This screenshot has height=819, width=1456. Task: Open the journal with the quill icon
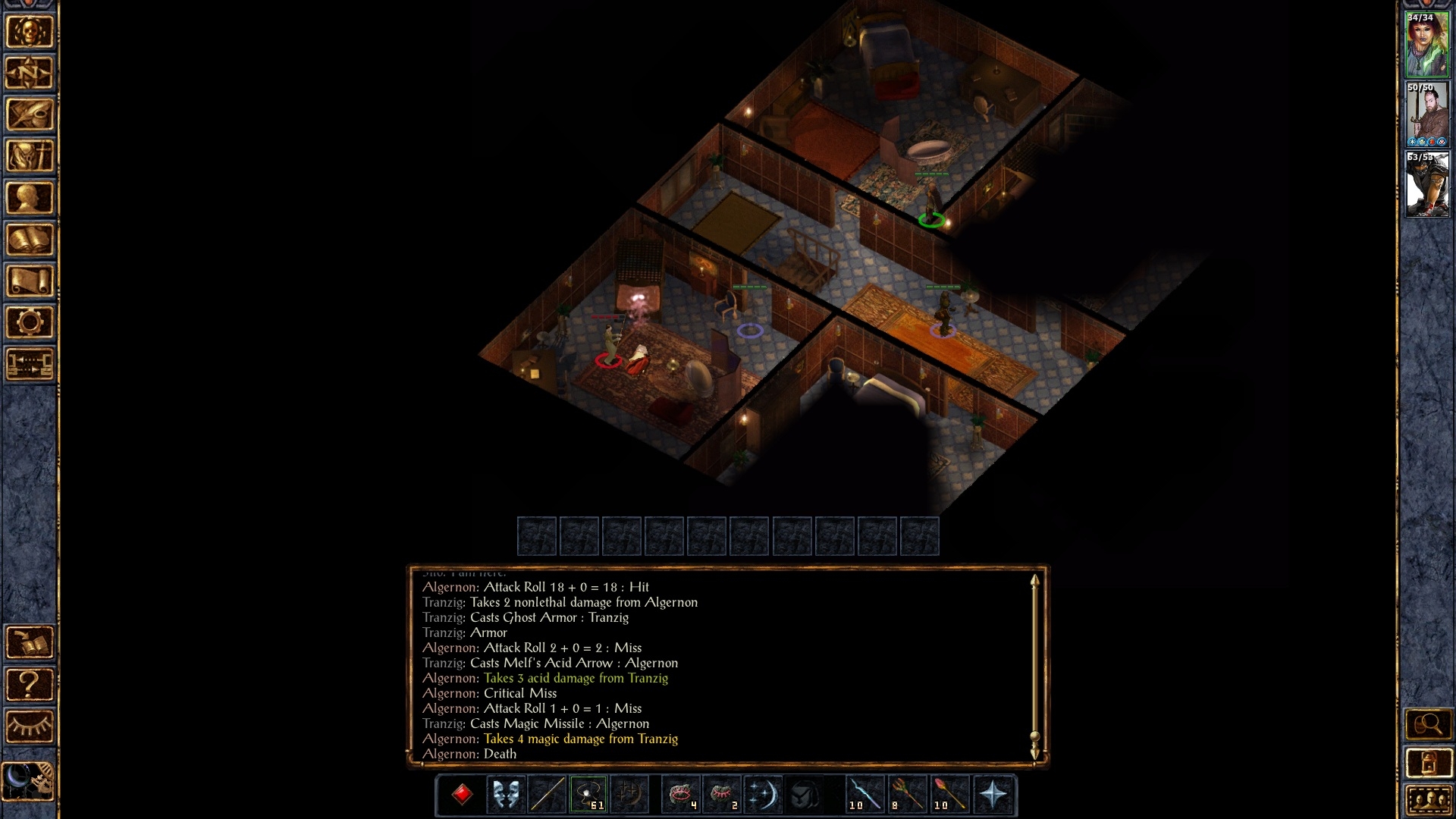coord(30,115)
